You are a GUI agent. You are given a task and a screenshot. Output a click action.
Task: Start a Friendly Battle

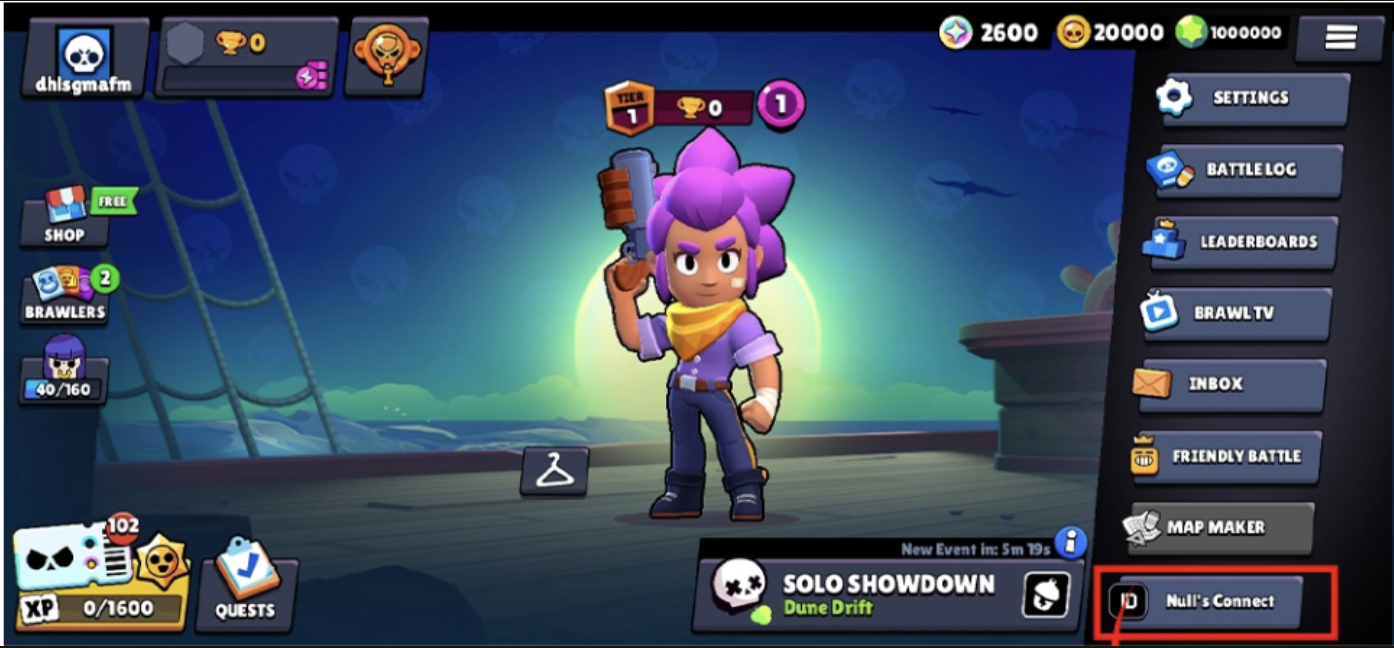coord(1226,456)
